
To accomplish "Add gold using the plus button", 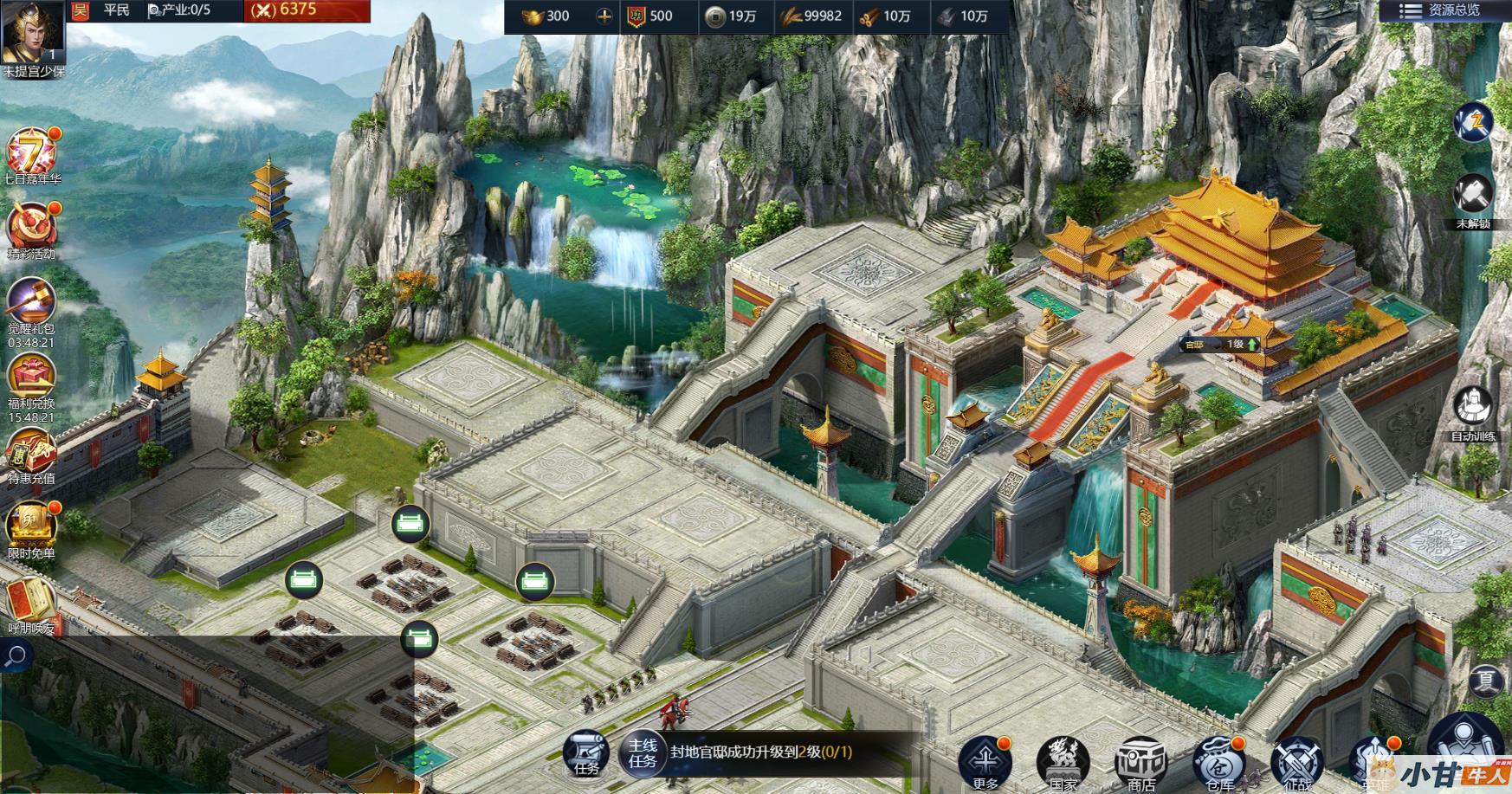I will 604,16.
